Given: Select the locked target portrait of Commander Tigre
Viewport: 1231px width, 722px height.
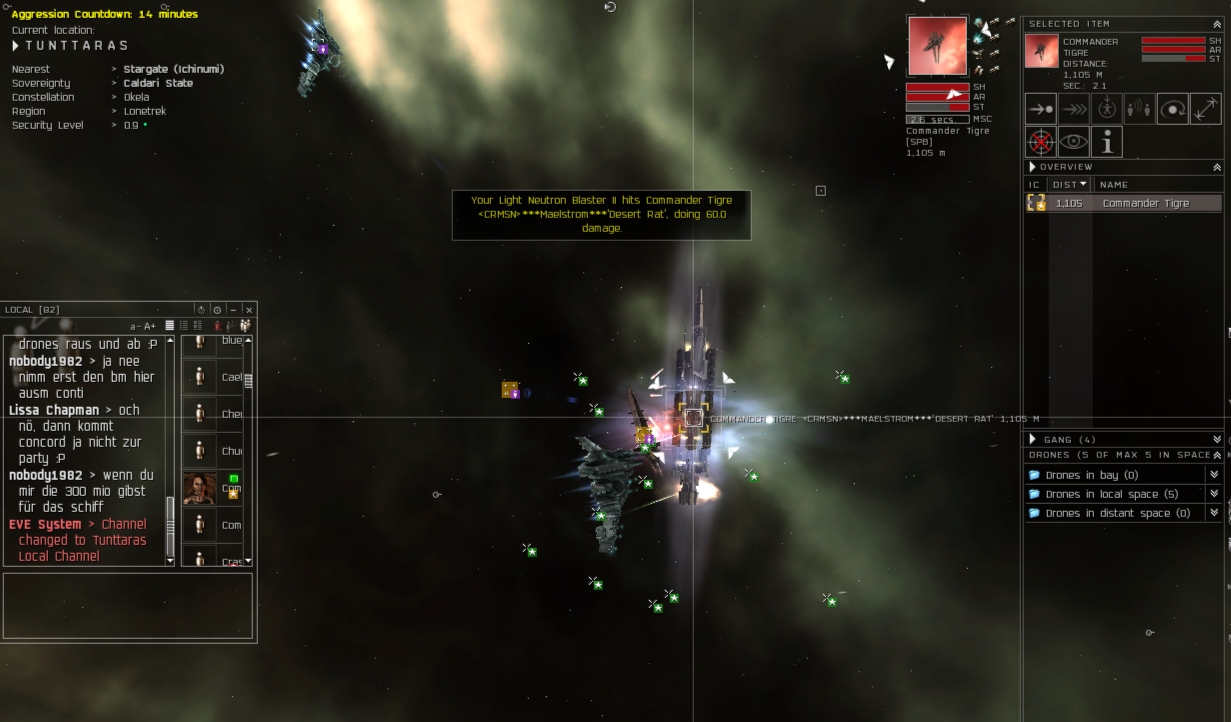Looking at the screenshot, I should (x=937, y=46).
